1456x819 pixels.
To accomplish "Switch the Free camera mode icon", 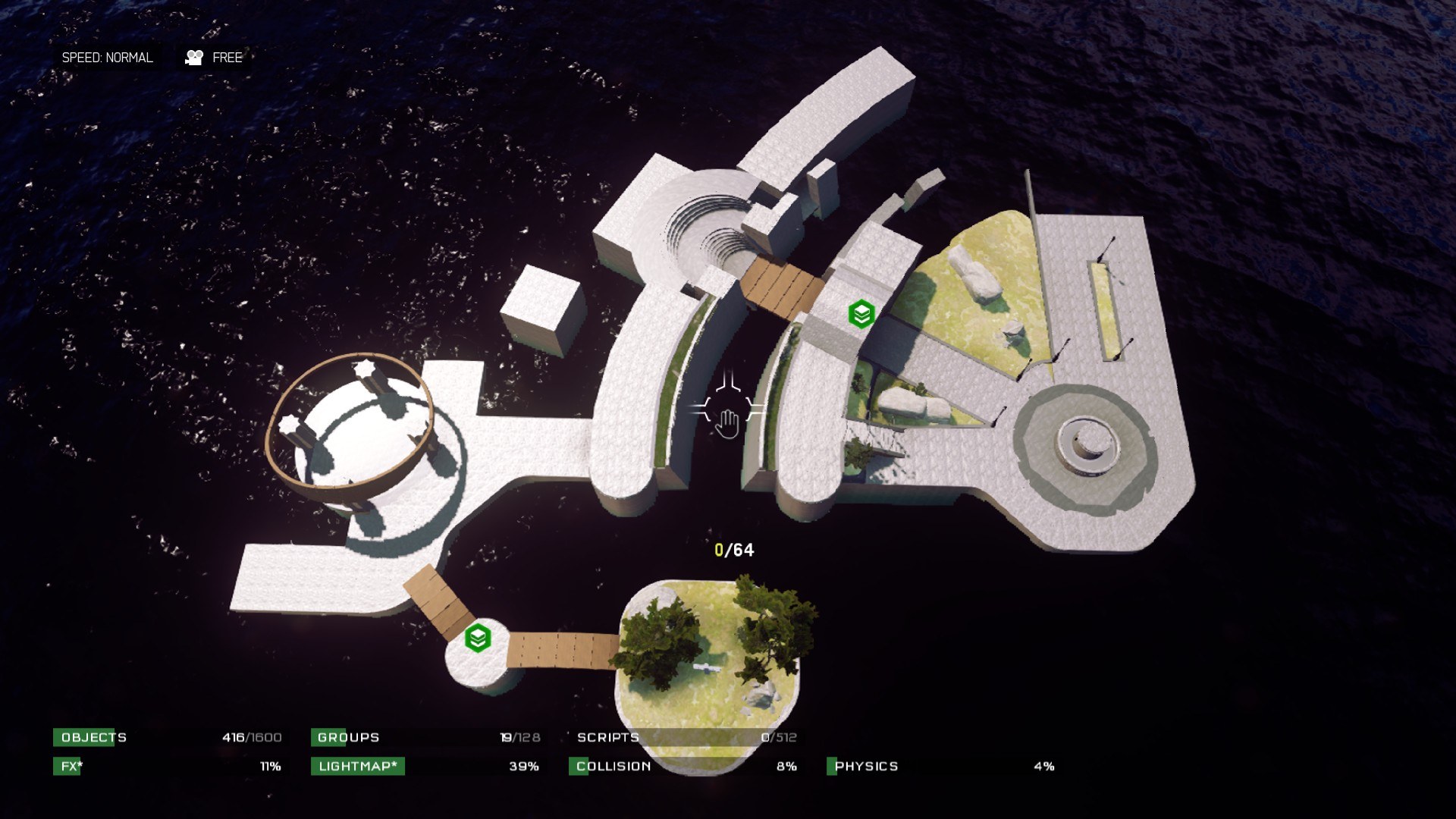I will 195,58.
